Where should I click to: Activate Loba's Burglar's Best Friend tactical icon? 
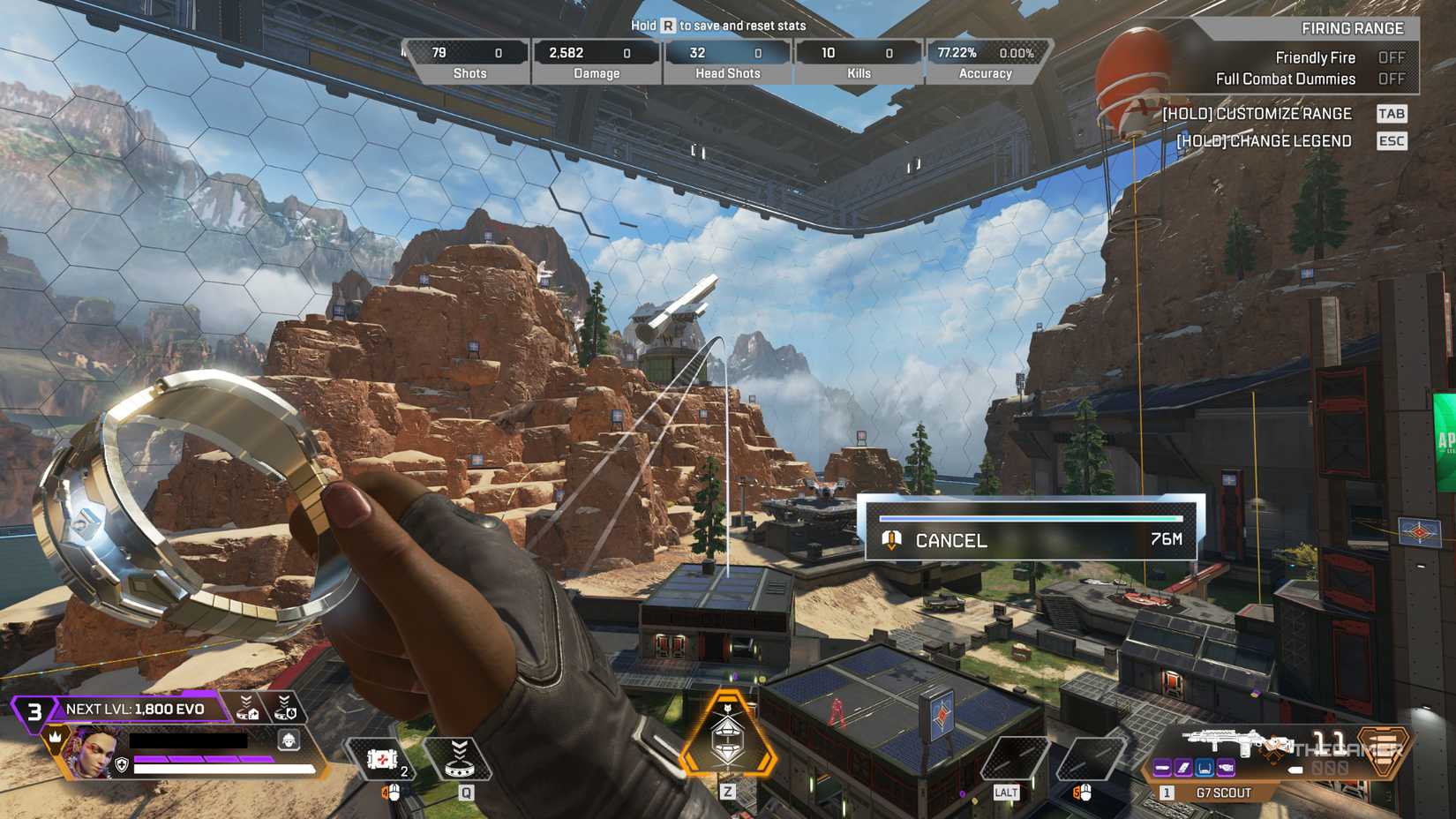click(461, 759)
